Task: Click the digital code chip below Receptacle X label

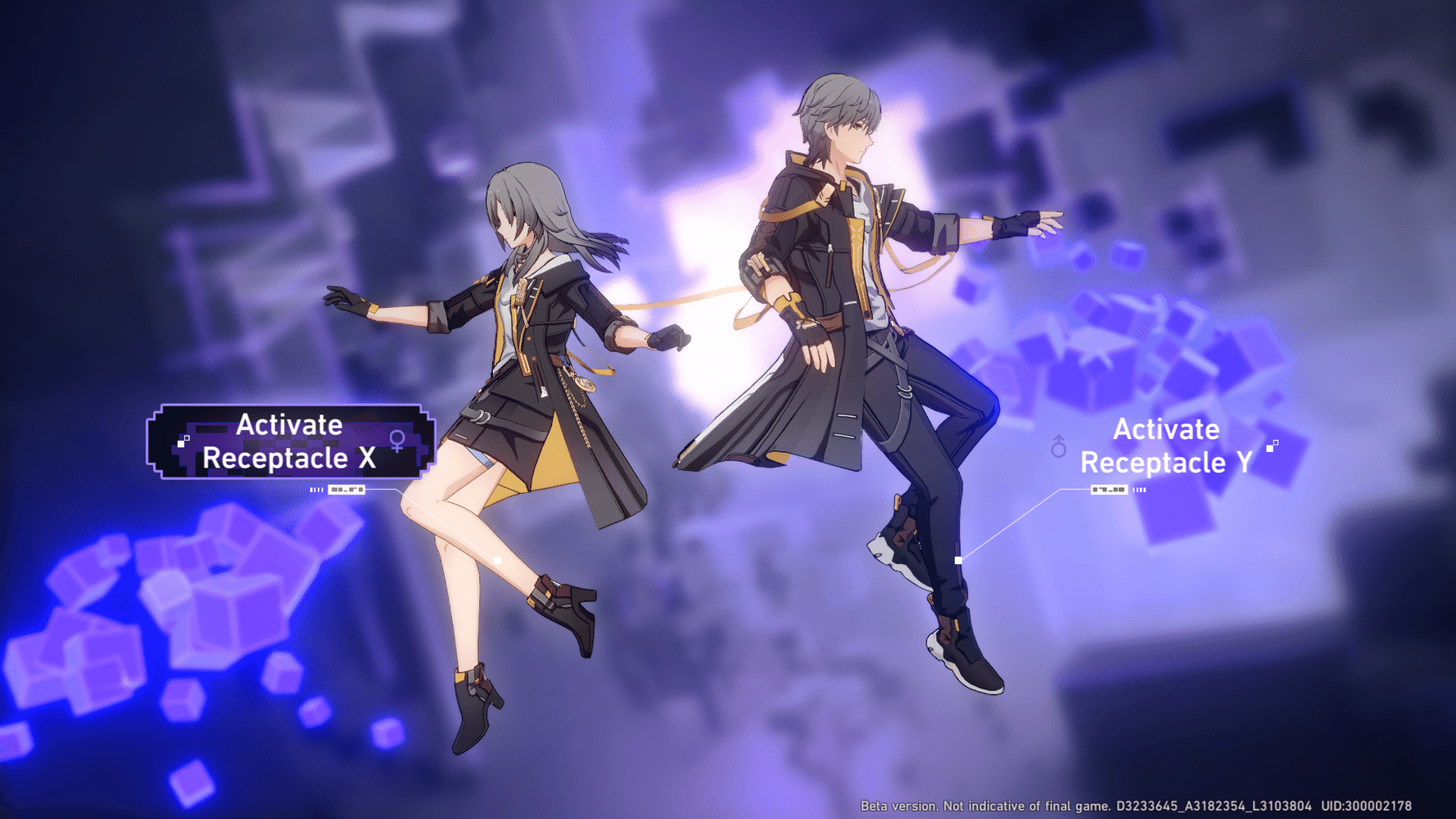Action: [x=347, y=490]
